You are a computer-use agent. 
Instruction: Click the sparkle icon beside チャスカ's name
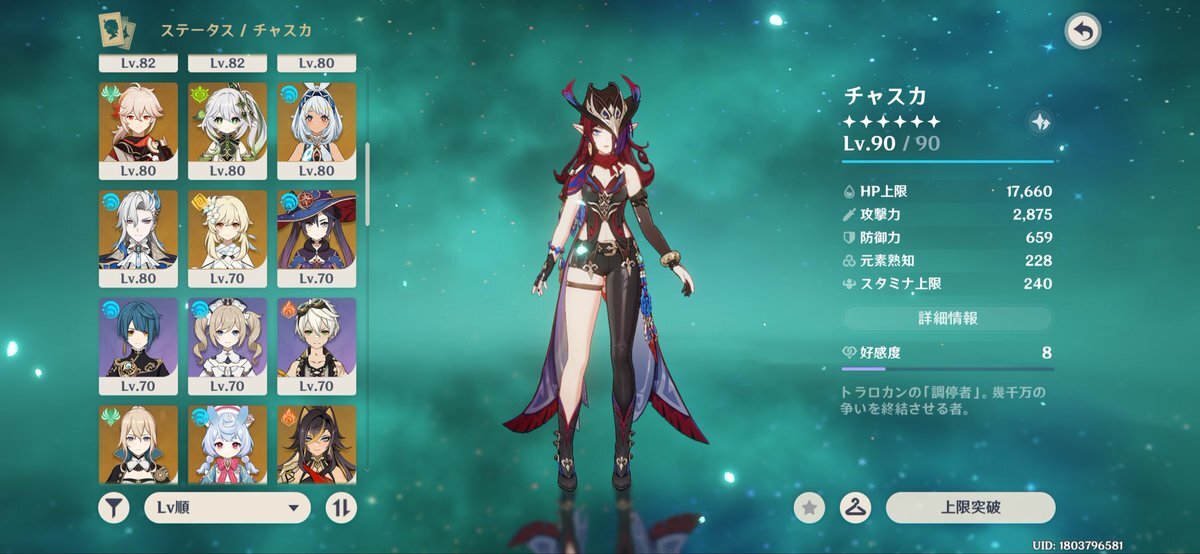pos(1039,122)
